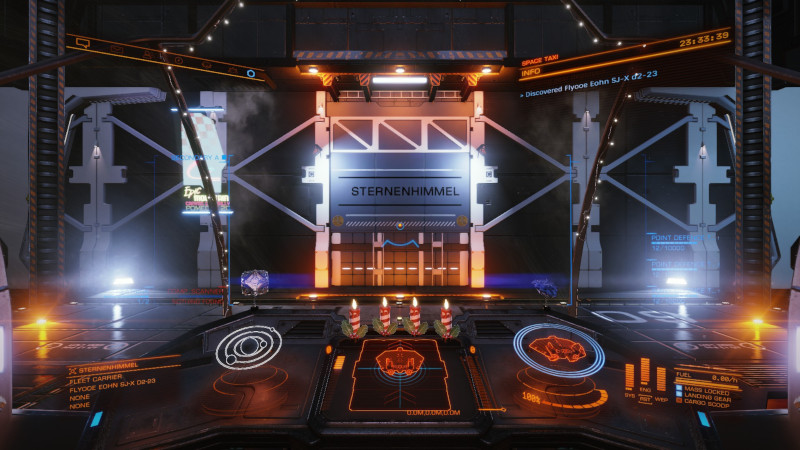Open the INFO panel header
The image size is (800, 450).
pyautogui.click(x=531, y=71)
